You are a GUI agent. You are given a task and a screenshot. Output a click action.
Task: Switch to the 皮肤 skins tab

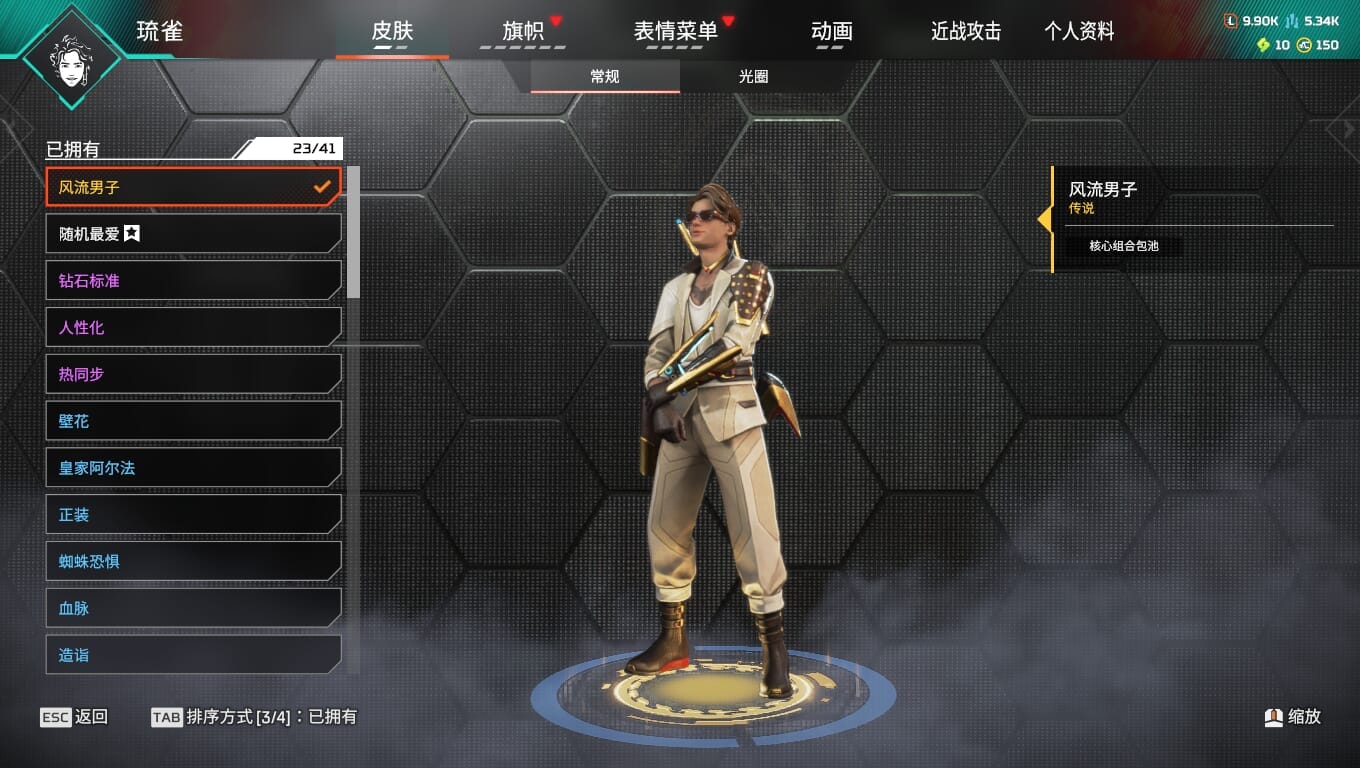(x=392, y=31)
